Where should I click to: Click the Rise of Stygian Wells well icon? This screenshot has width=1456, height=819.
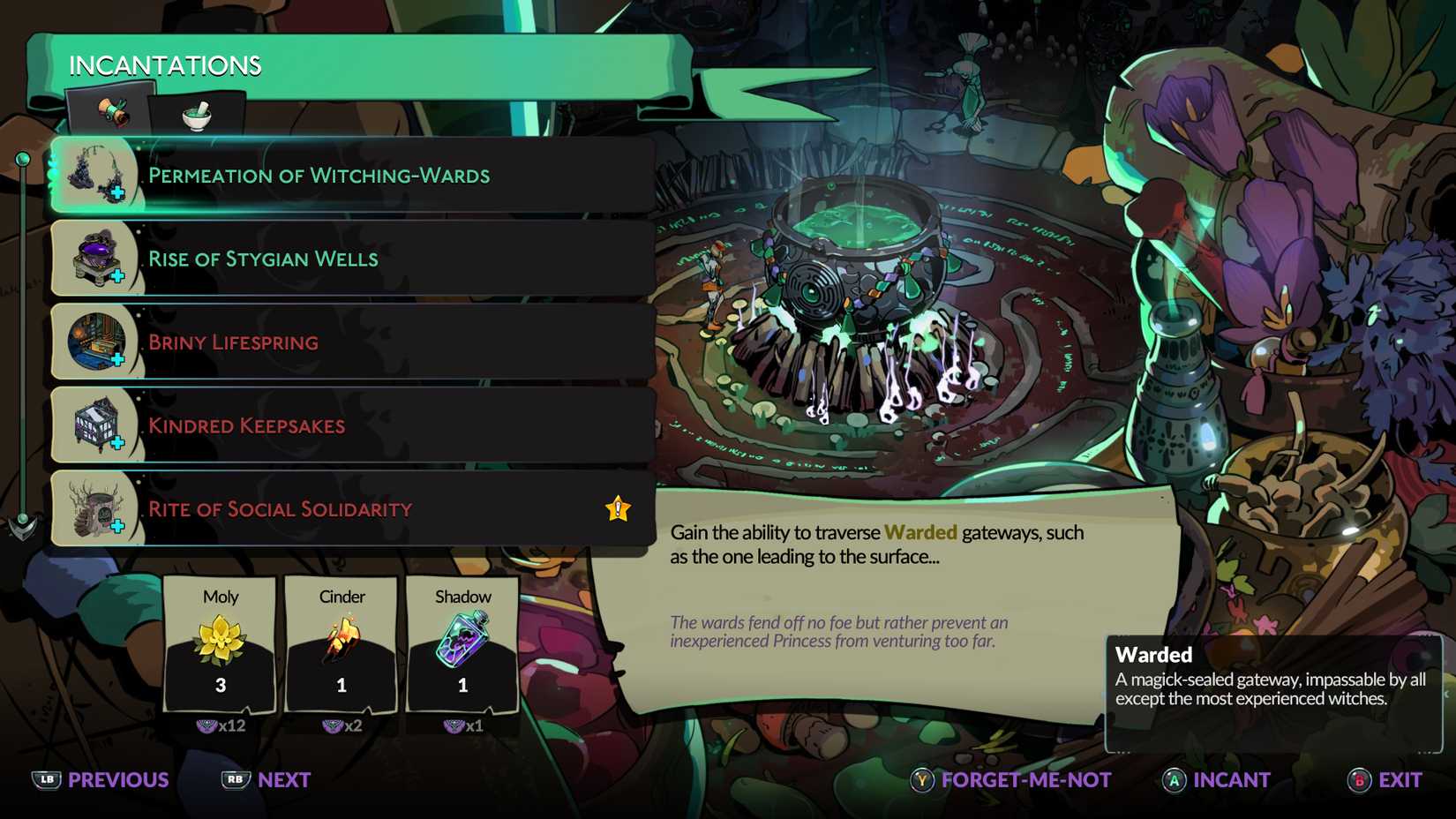click(x=95, y=259)
